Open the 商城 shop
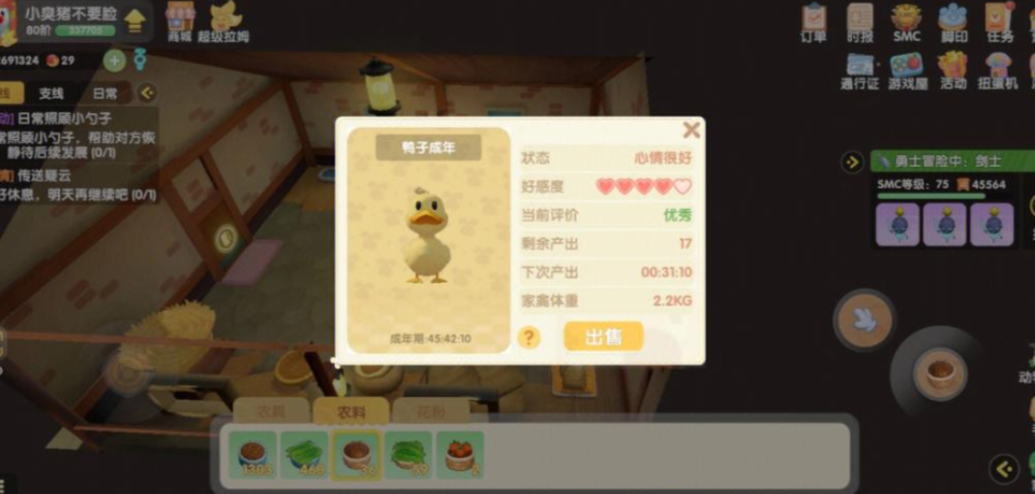The image size is (1035, 494). click(180, 21)
